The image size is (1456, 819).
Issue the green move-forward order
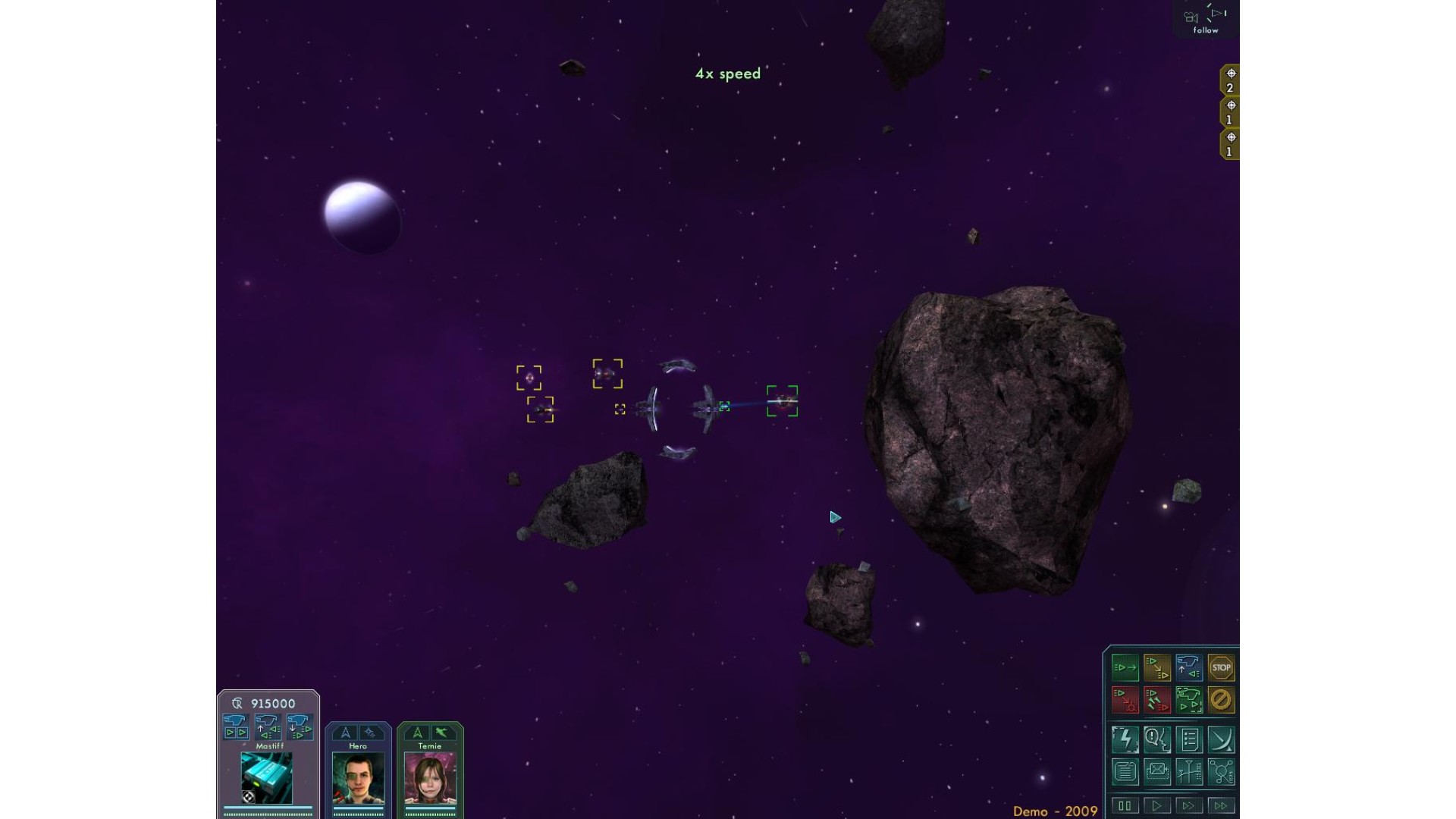click(x=1125, y=668)
